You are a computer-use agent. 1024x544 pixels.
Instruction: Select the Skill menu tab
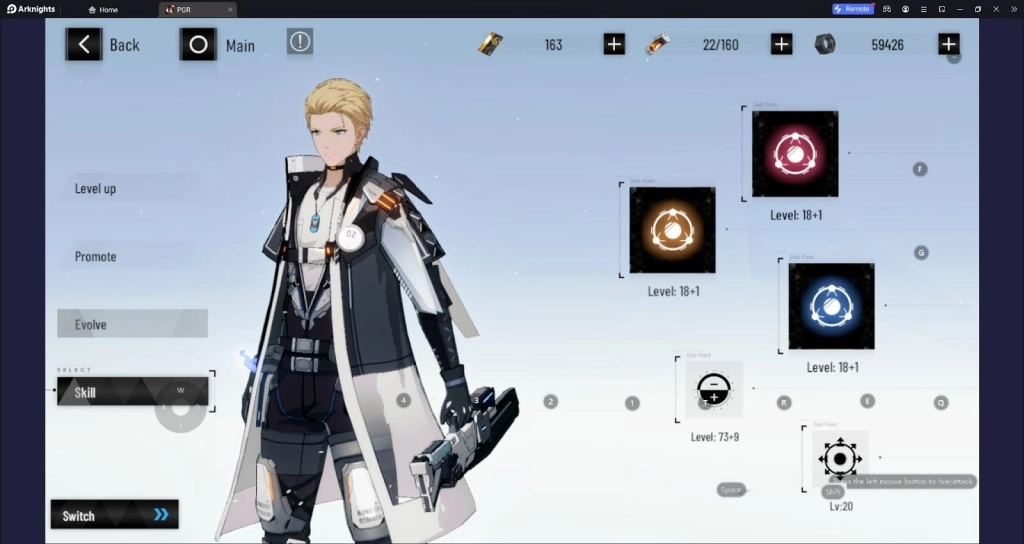point(132,392)
